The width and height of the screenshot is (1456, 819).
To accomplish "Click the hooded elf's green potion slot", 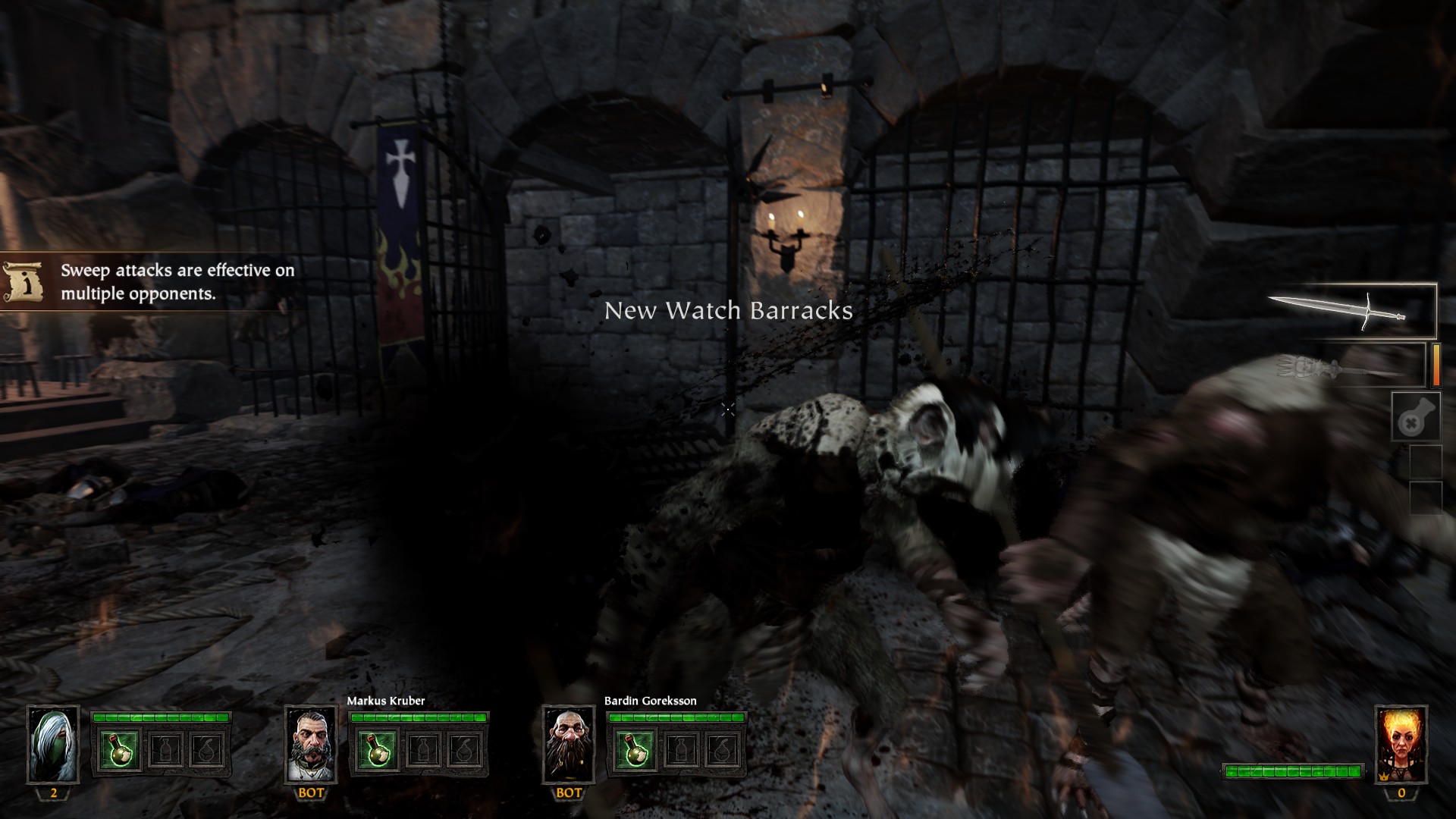I will [119, 750].
